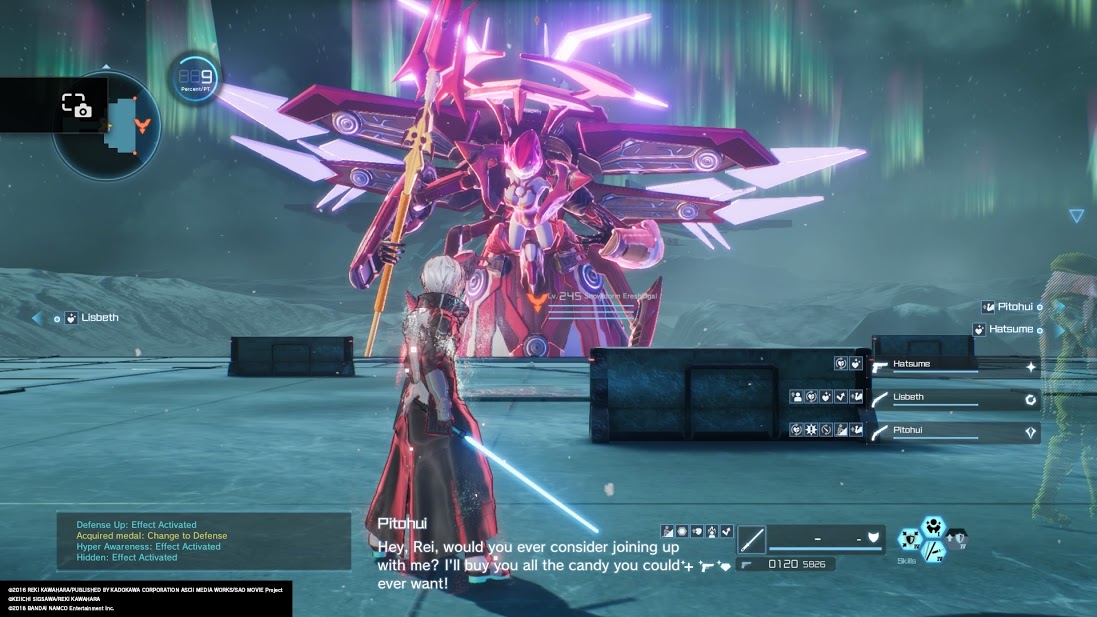Click the Hatsume ally marker at screen edge
Screen dimensions: 1097x617
tap(1007, 329)
